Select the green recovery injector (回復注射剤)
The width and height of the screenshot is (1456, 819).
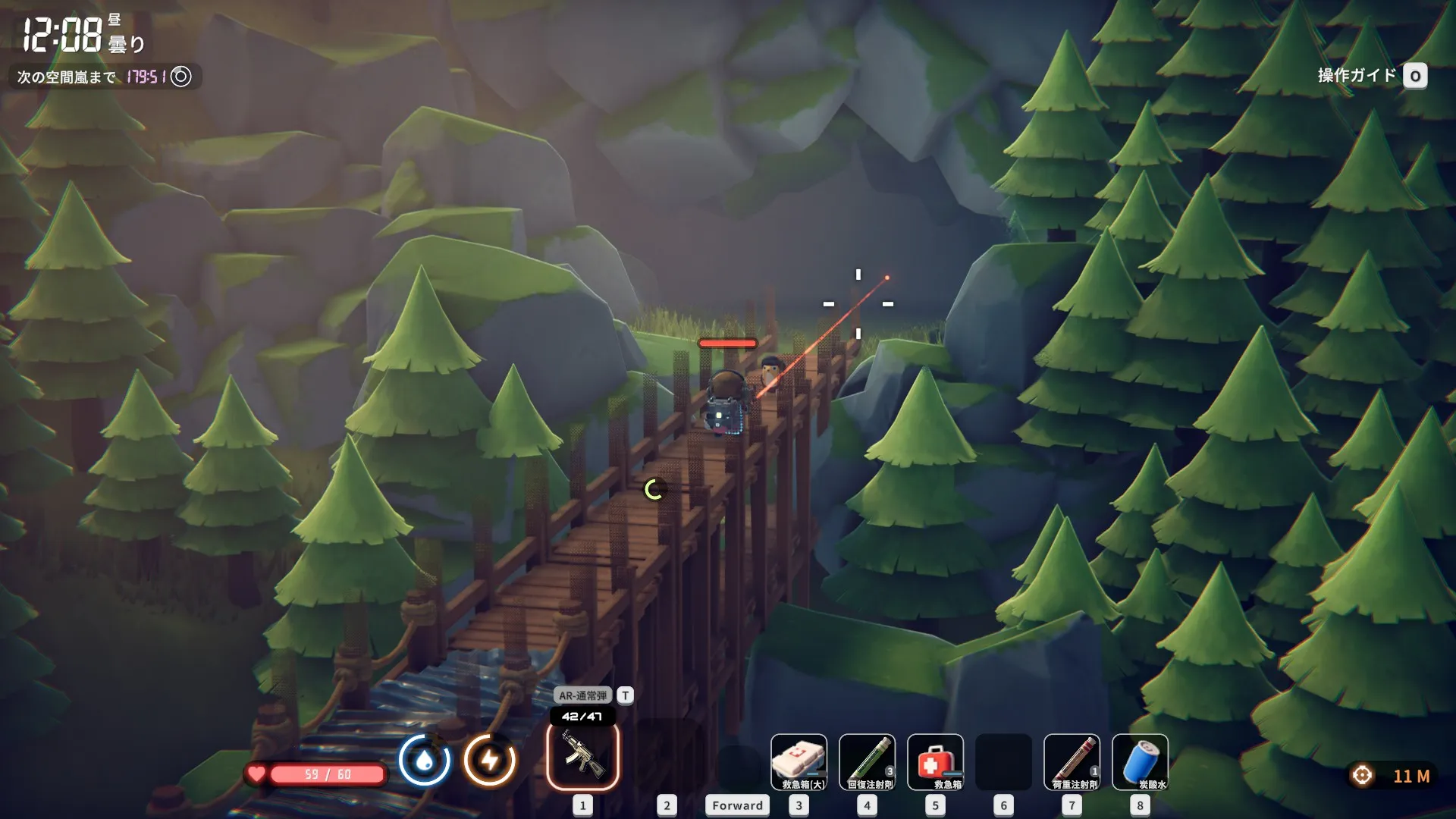pyautogui.click(x=867, y=761)
